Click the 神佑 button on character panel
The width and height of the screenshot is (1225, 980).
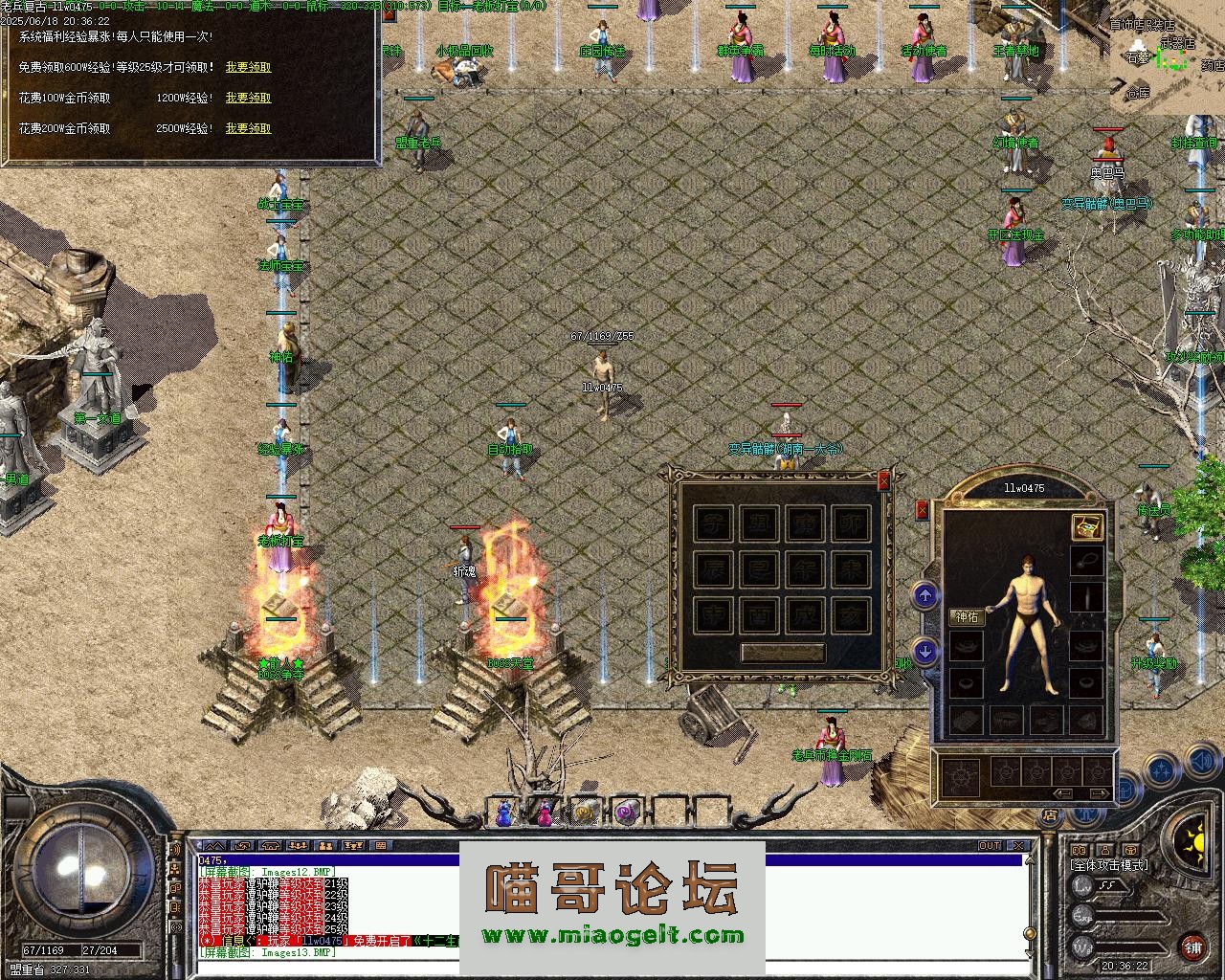tap(967, 617)
